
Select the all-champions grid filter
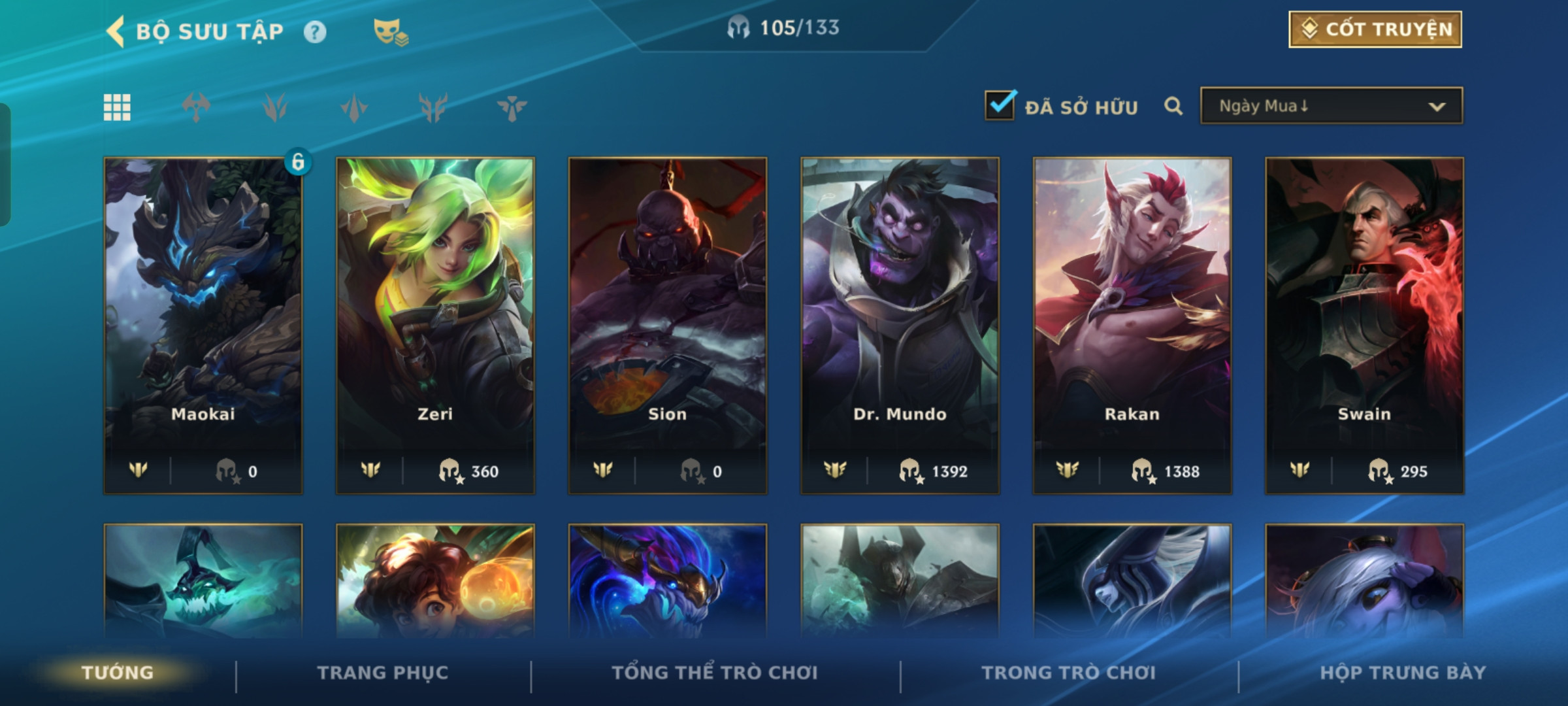pyautogui.click(x=117, y=107)
